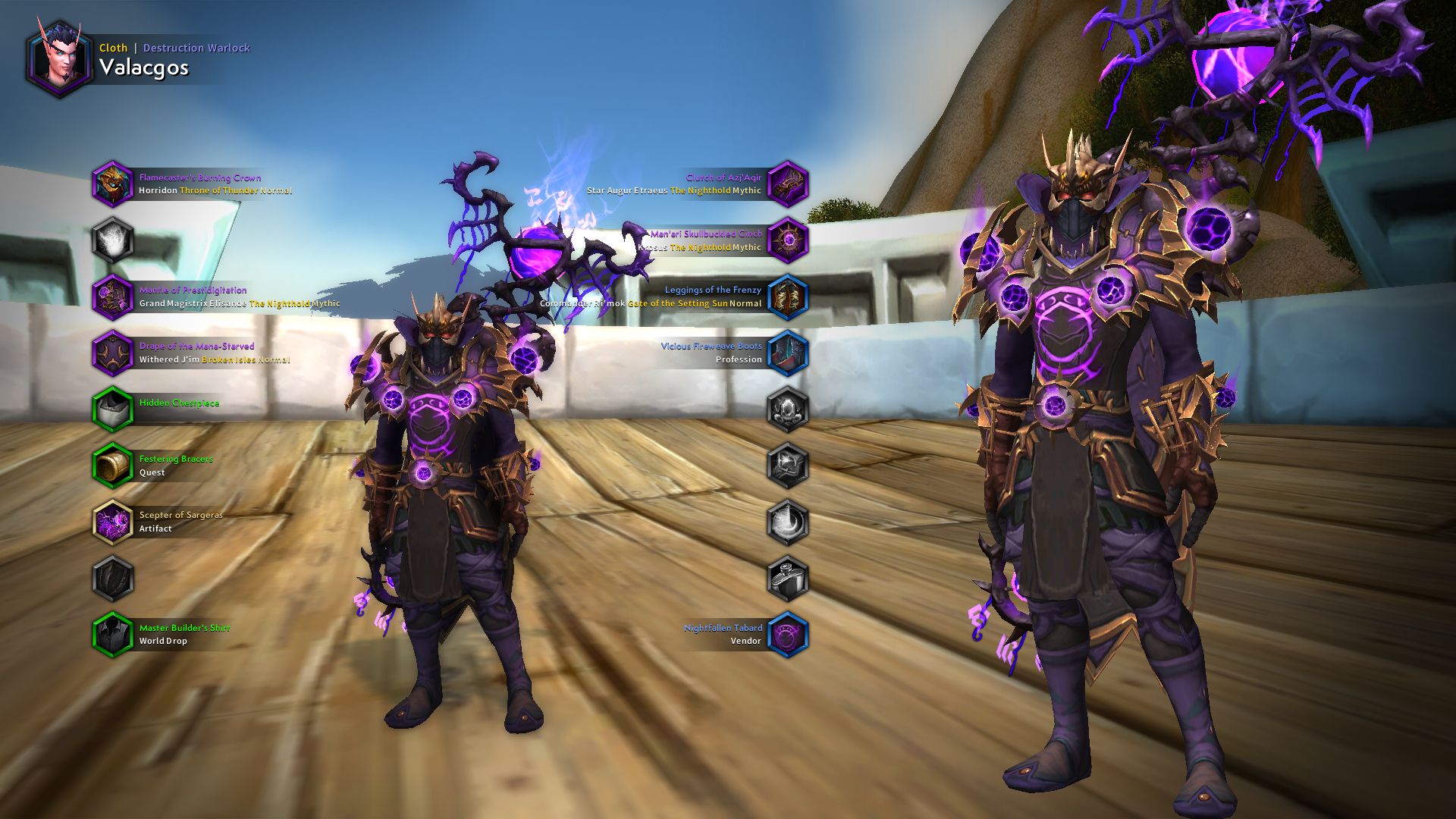Click the Mantle of Prestidigitation shoulder icon
Image resolution: width=1456 pixels, height=819 pixels.
[x=114, y=296]
